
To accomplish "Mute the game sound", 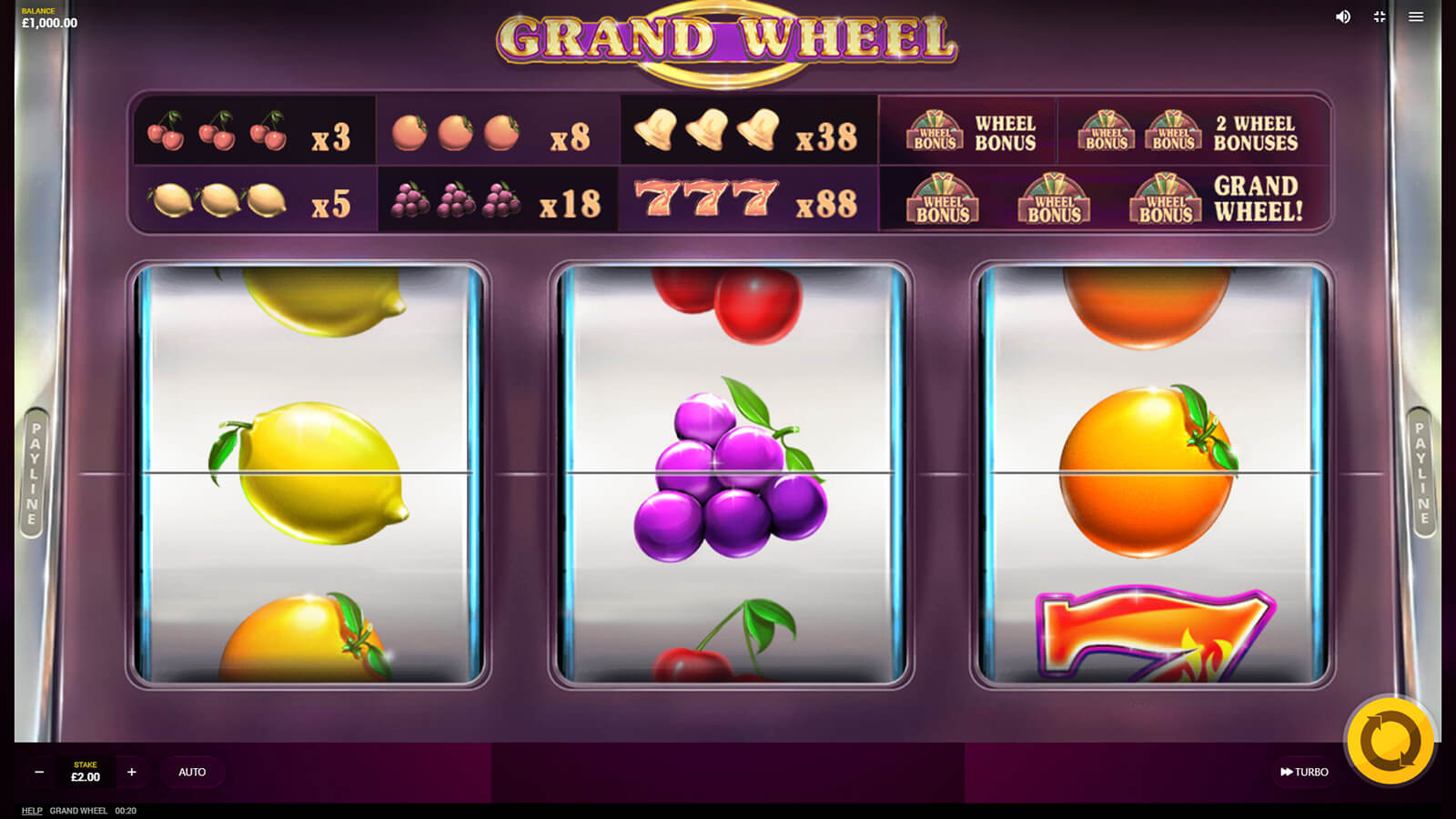I will point(1343,16).
